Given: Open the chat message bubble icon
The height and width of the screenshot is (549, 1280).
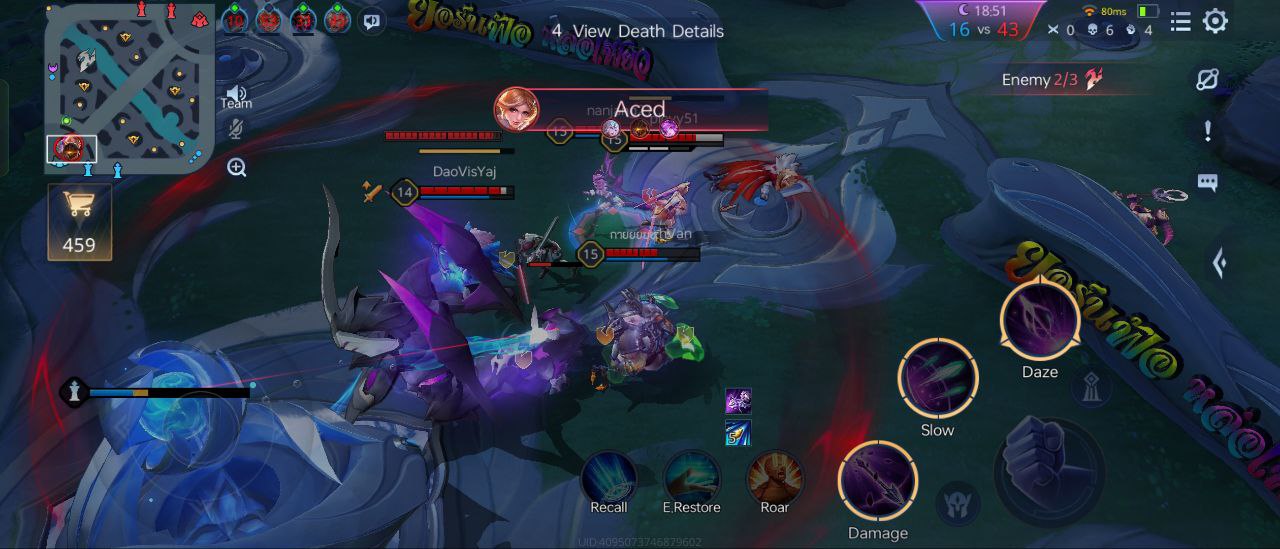Looking at the screenshot, I should [x=1207, y=182].
